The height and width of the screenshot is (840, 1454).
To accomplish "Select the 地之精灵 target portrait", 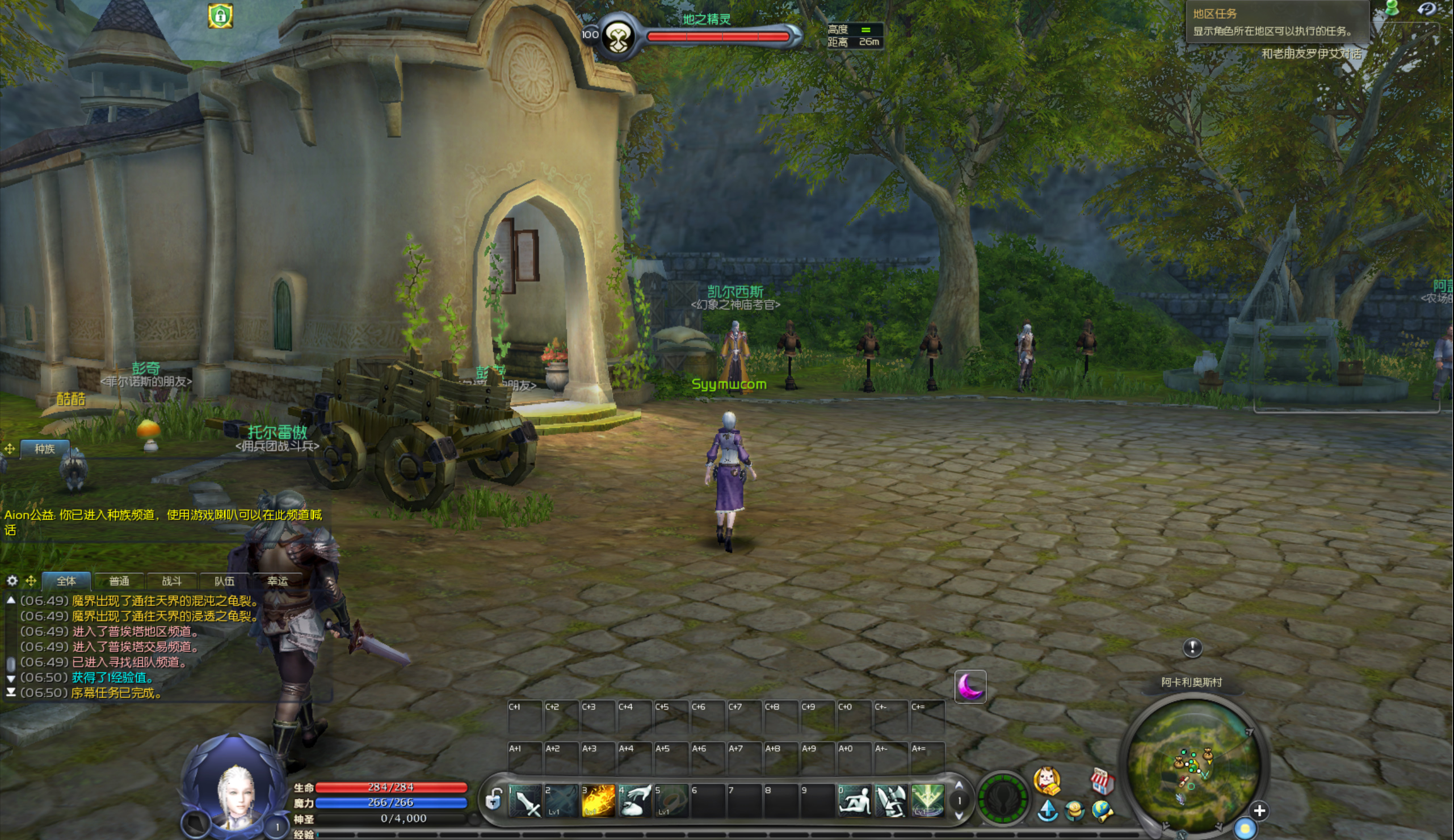I will pos(617,37).
